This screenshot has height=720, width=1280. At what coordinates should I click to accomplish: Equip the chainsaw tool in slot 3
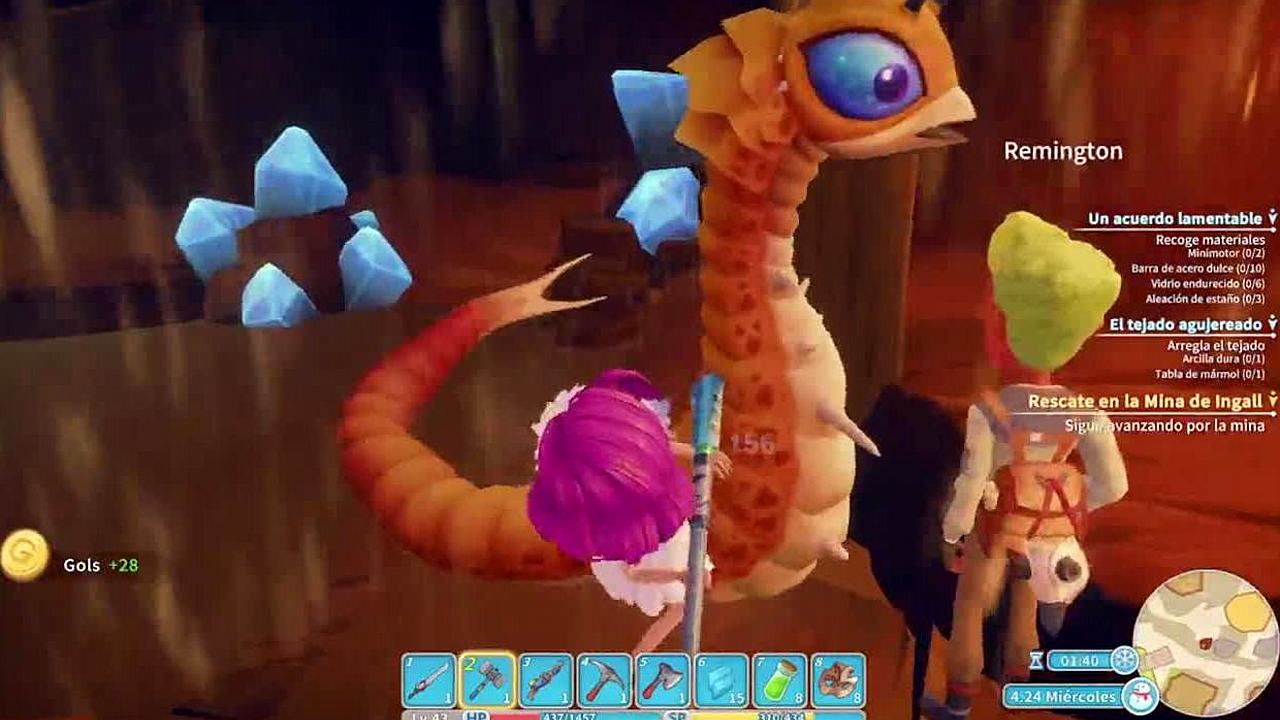click(x=546, y=680)
